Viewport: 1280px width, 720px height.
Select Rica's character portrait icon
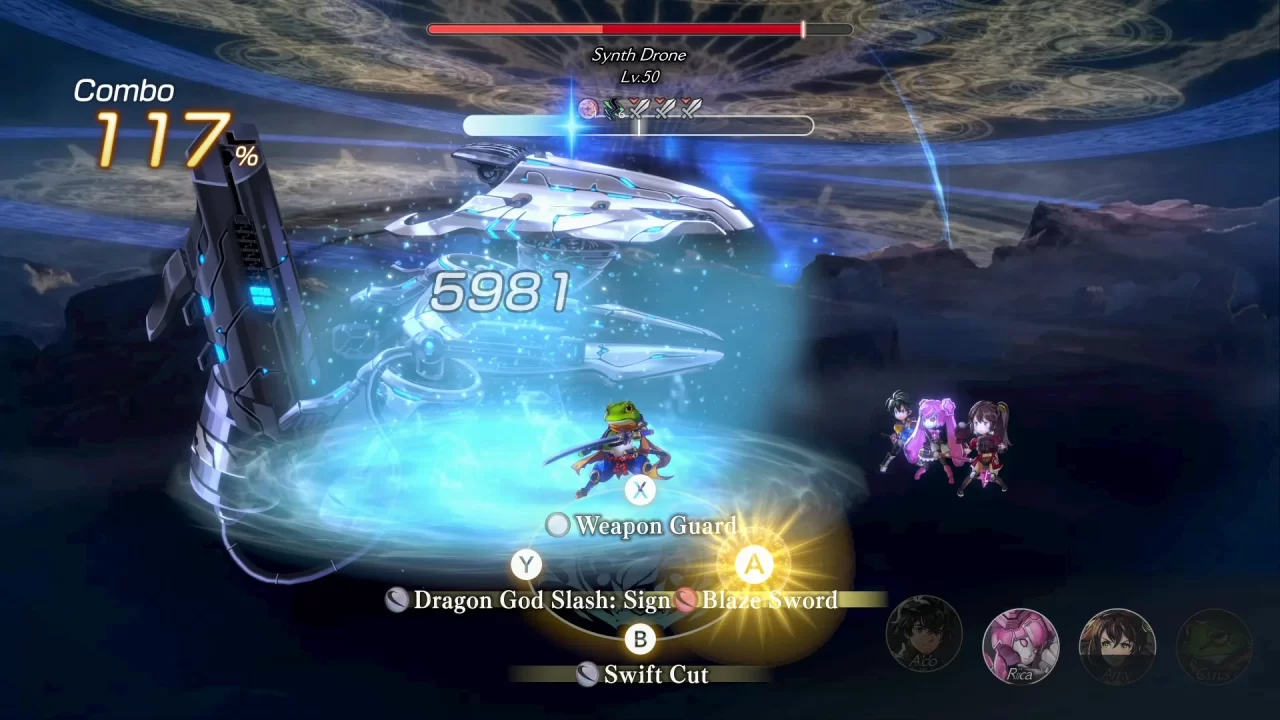pos(1020,648)
